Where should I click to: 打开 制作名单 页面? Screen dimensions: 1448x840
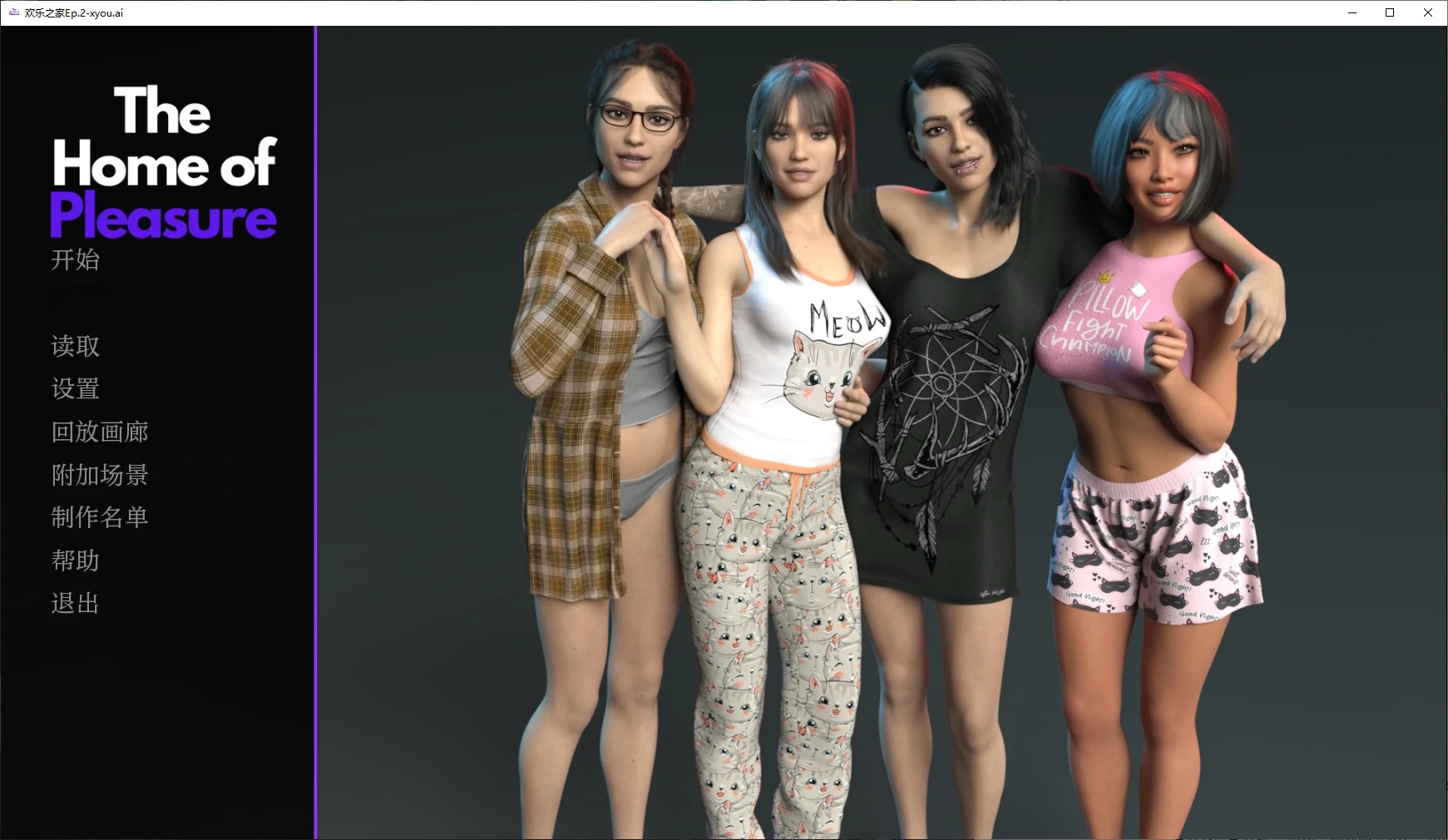(x=99, y=516)
